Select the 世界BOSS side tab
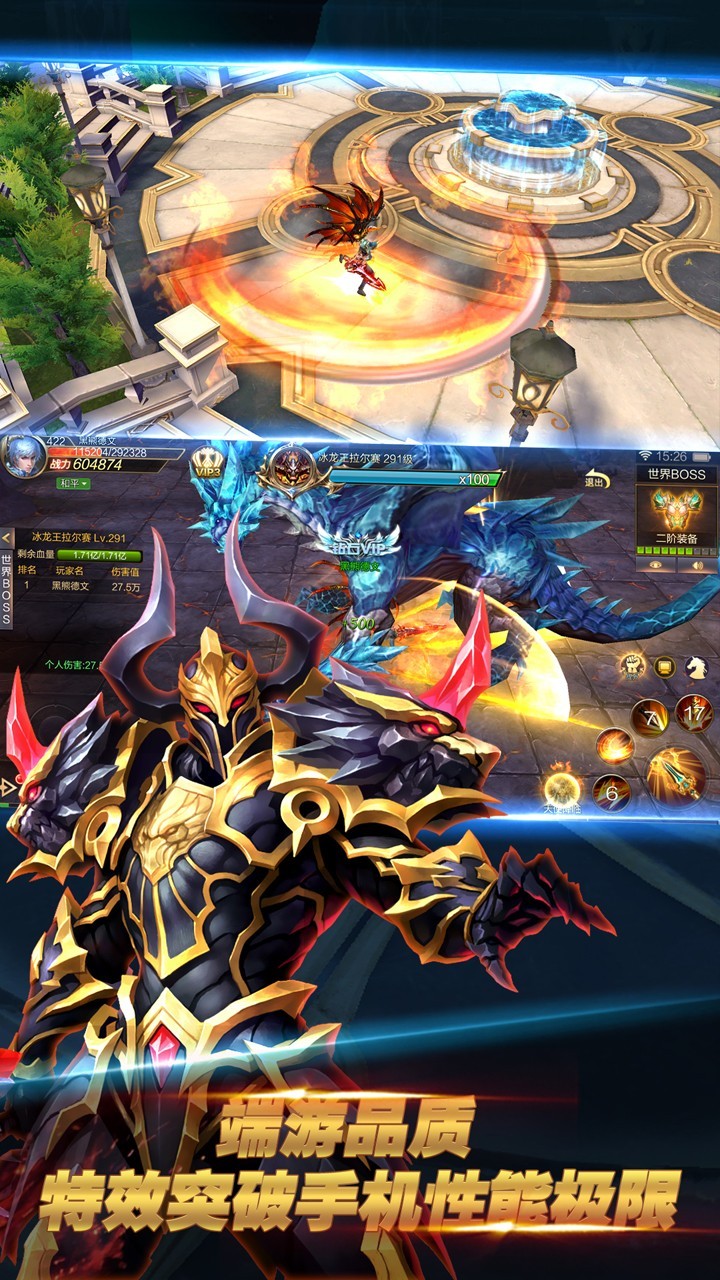Screen dimensions: 720x1280 (7, 590)
